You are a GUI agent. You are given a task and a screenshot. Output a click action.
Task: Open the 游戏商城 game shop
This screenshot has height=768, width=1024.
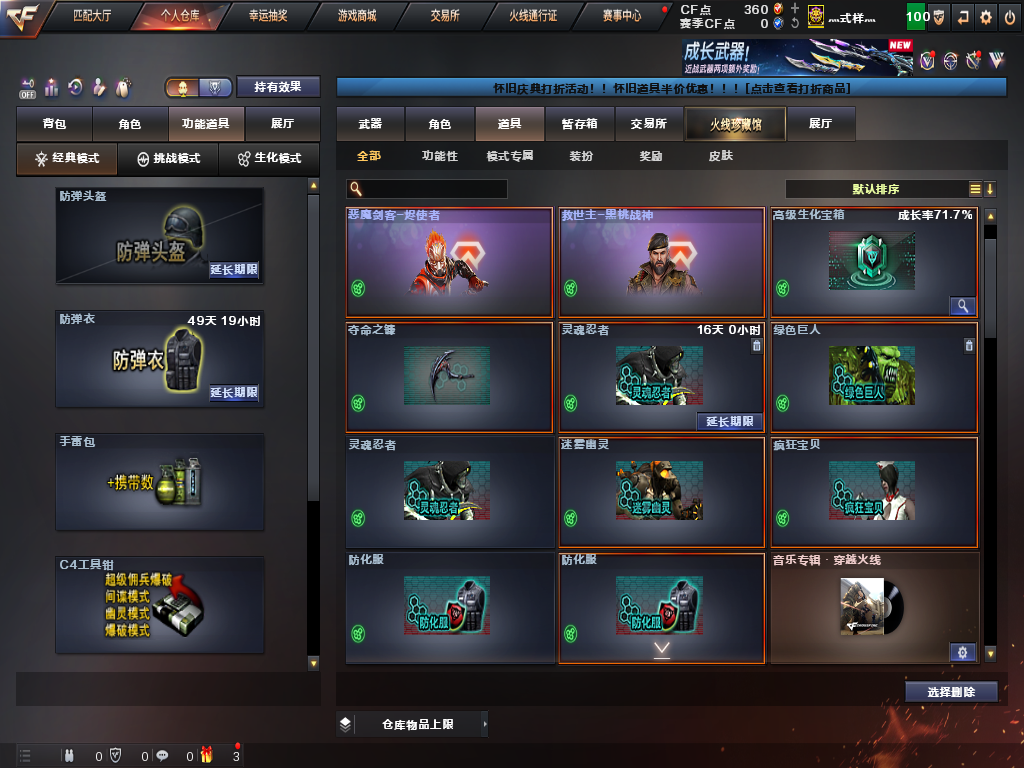point(357,16)
